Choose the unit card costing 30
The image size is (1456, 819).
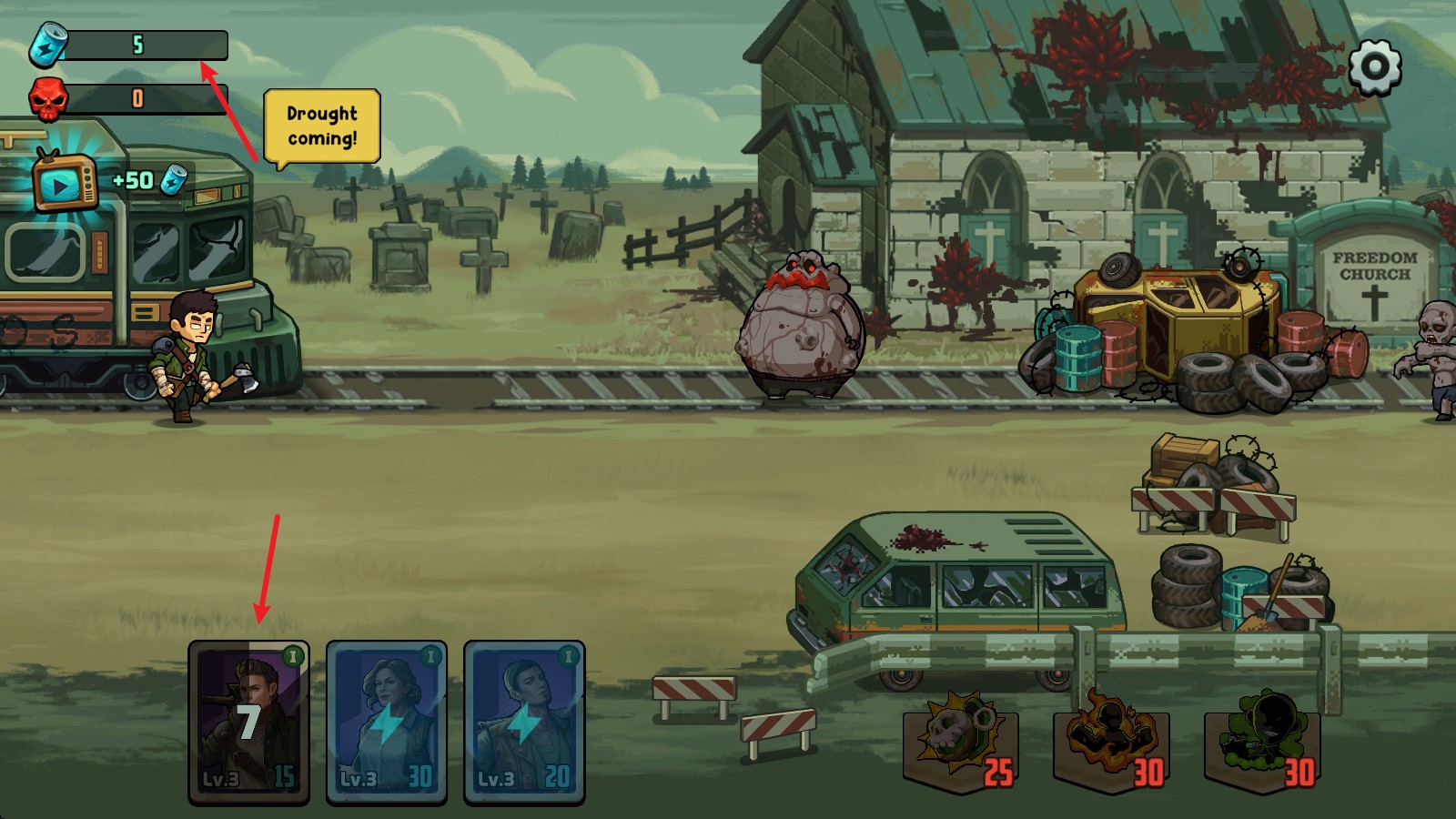tap(387, 723)
